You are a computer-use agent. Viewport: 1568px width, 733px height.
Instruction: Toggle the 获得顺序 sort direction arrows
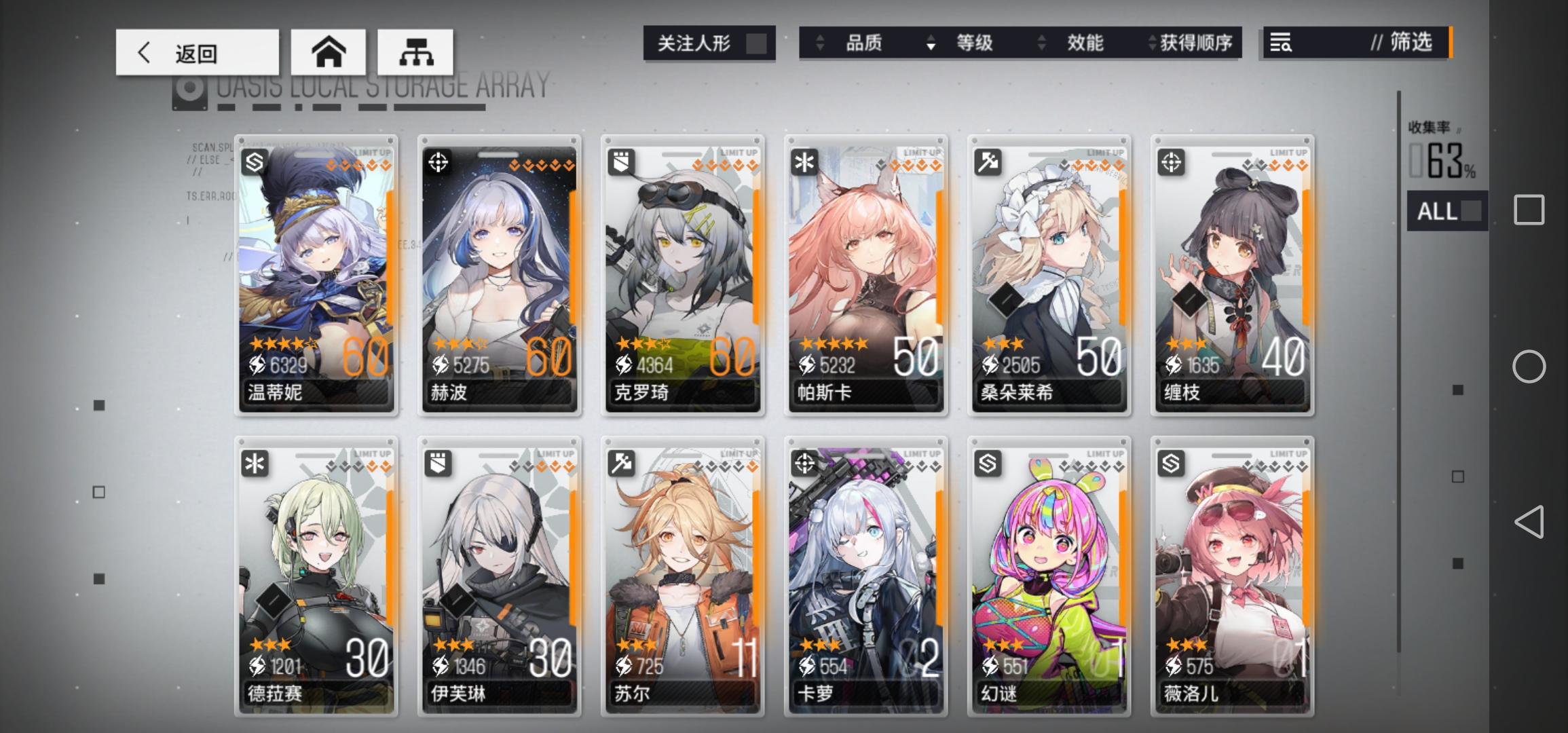tap(1151, 43)
